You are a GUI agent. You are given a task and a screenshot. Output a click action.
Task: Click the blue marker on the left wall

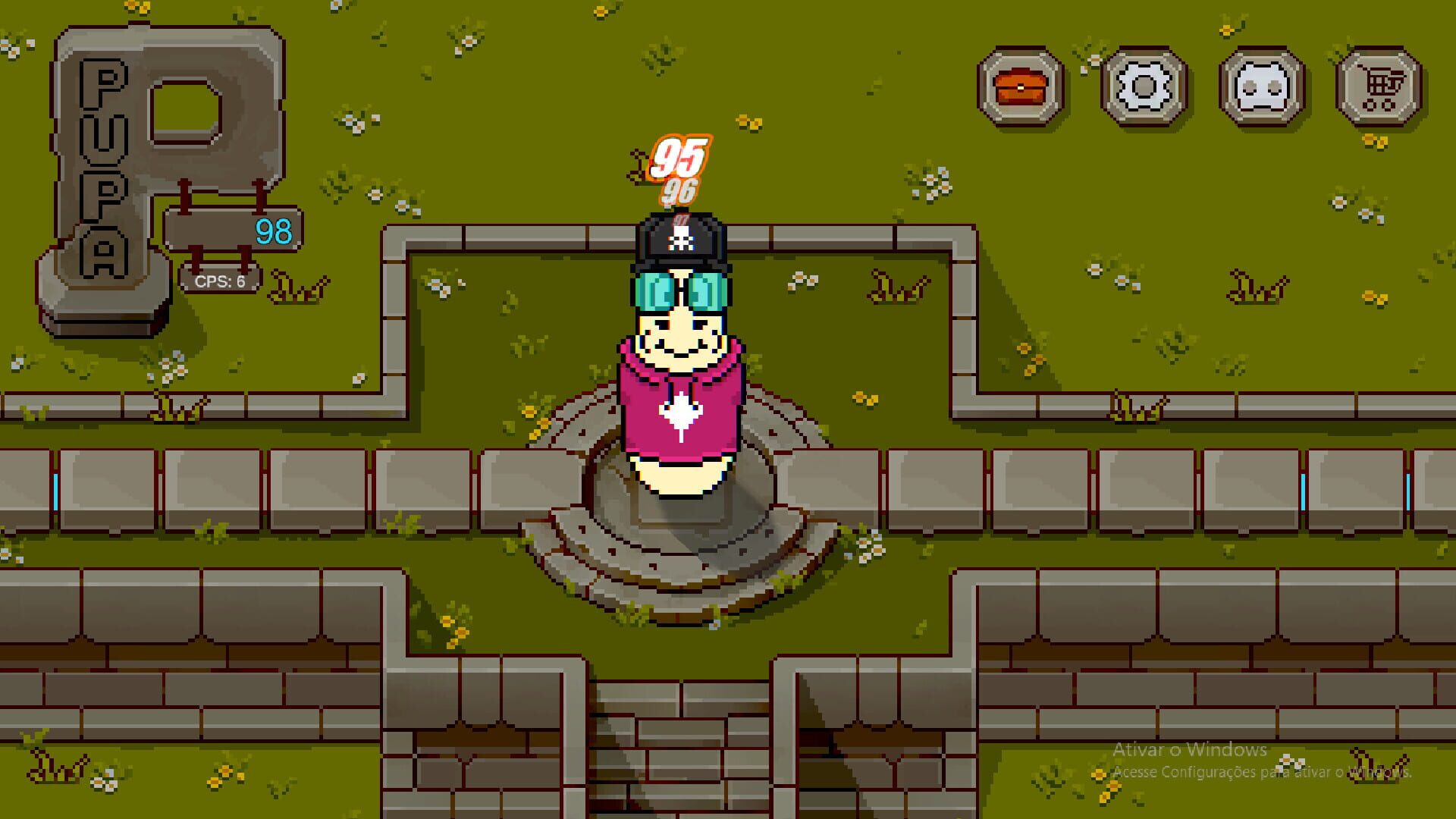(x=57, y=493)
